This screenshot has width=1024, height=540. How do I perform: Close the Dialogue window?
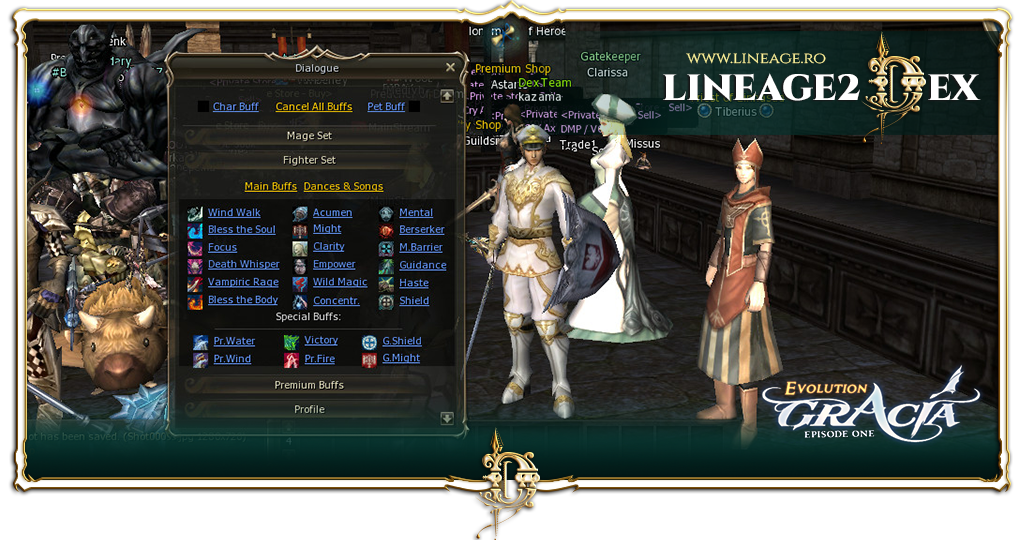point(450,68)
